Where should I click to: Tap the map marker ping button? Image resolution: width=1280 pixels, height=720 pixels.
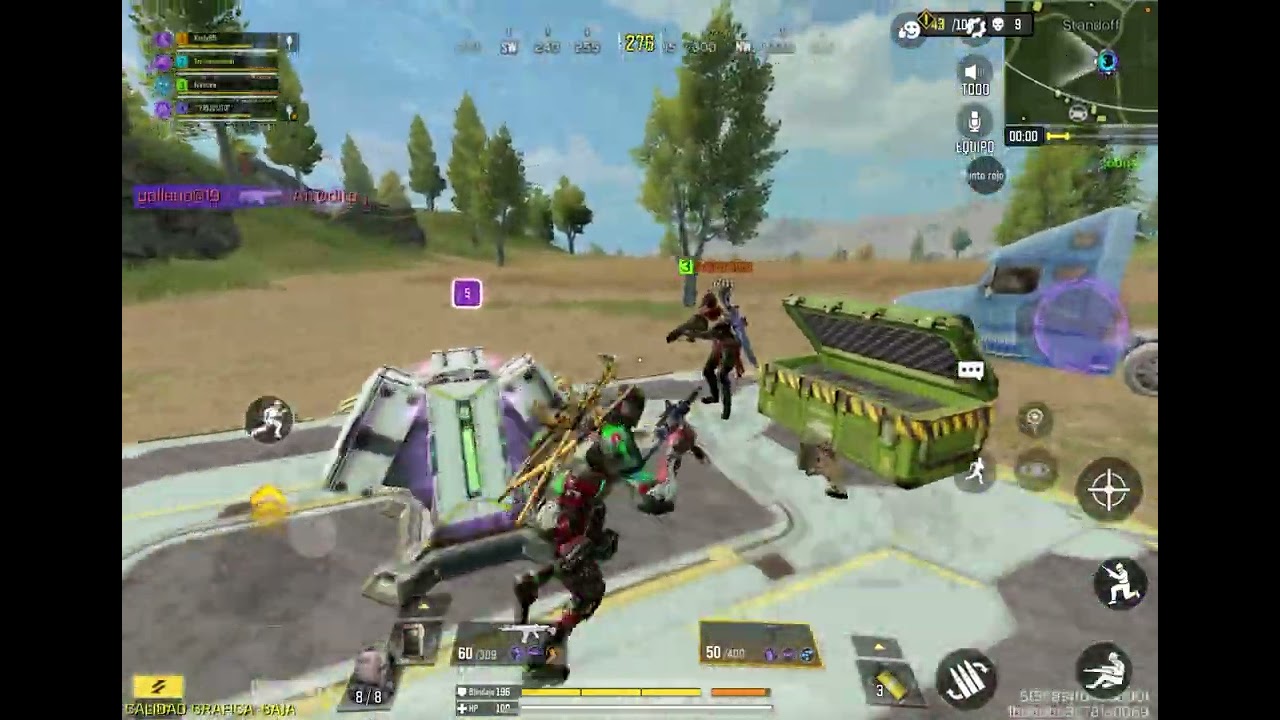tap(1034, 419)
